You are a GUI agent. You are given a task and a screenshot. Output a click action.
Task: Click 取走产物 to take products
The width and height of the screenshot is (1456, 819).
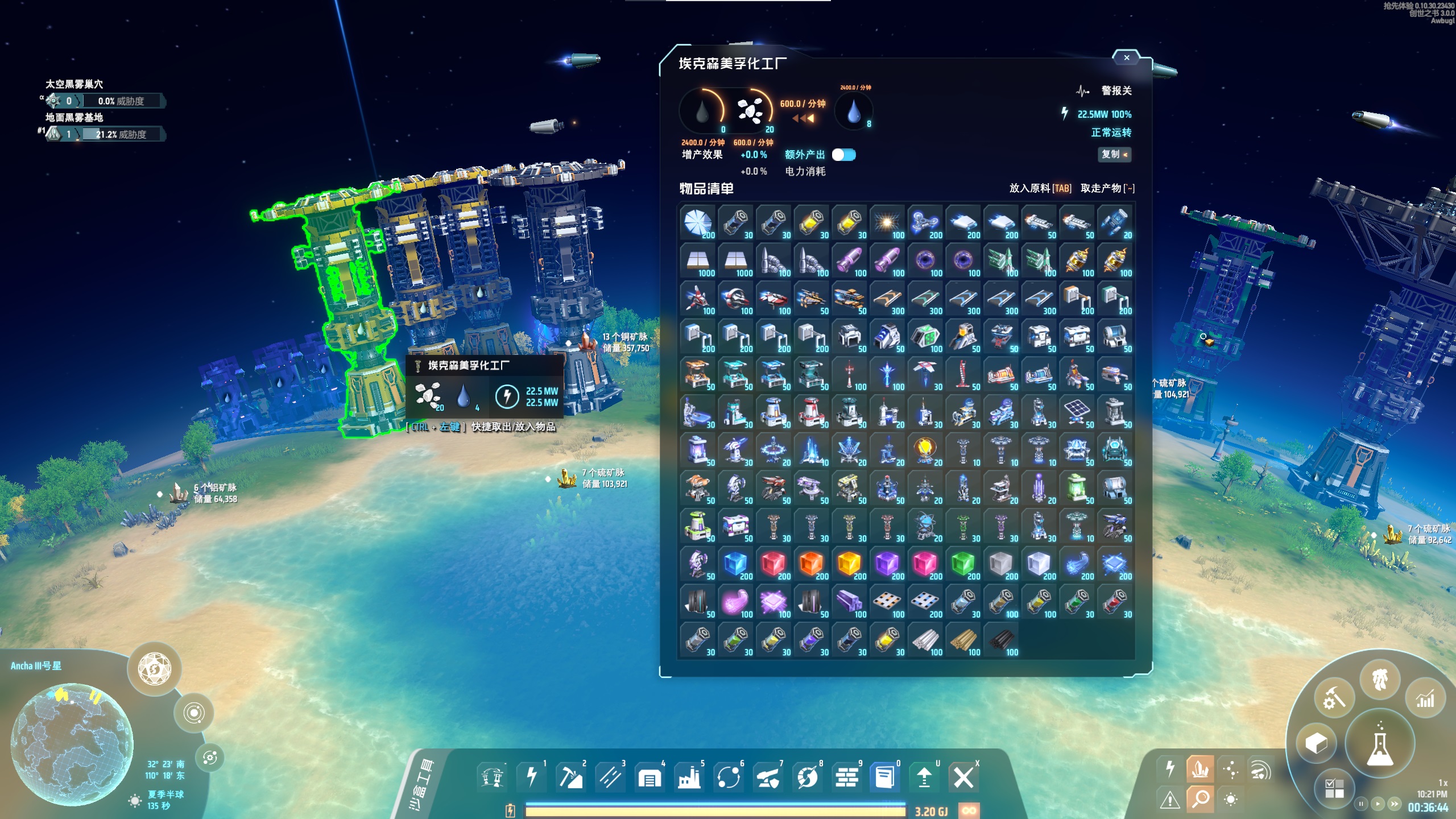click(x=1107, y=188)
